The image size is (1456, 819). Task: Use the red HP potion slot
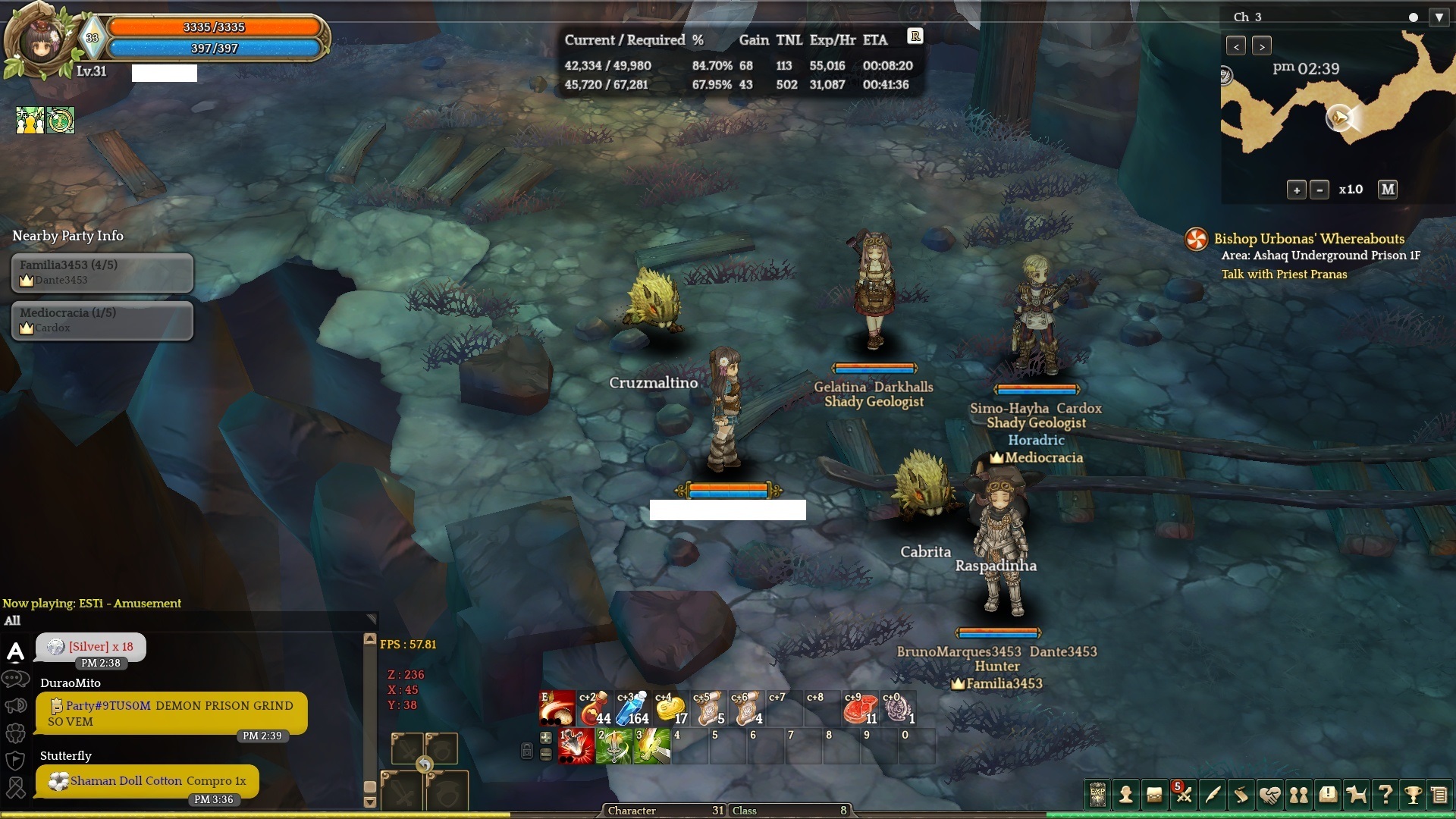(x=594, y=708)
